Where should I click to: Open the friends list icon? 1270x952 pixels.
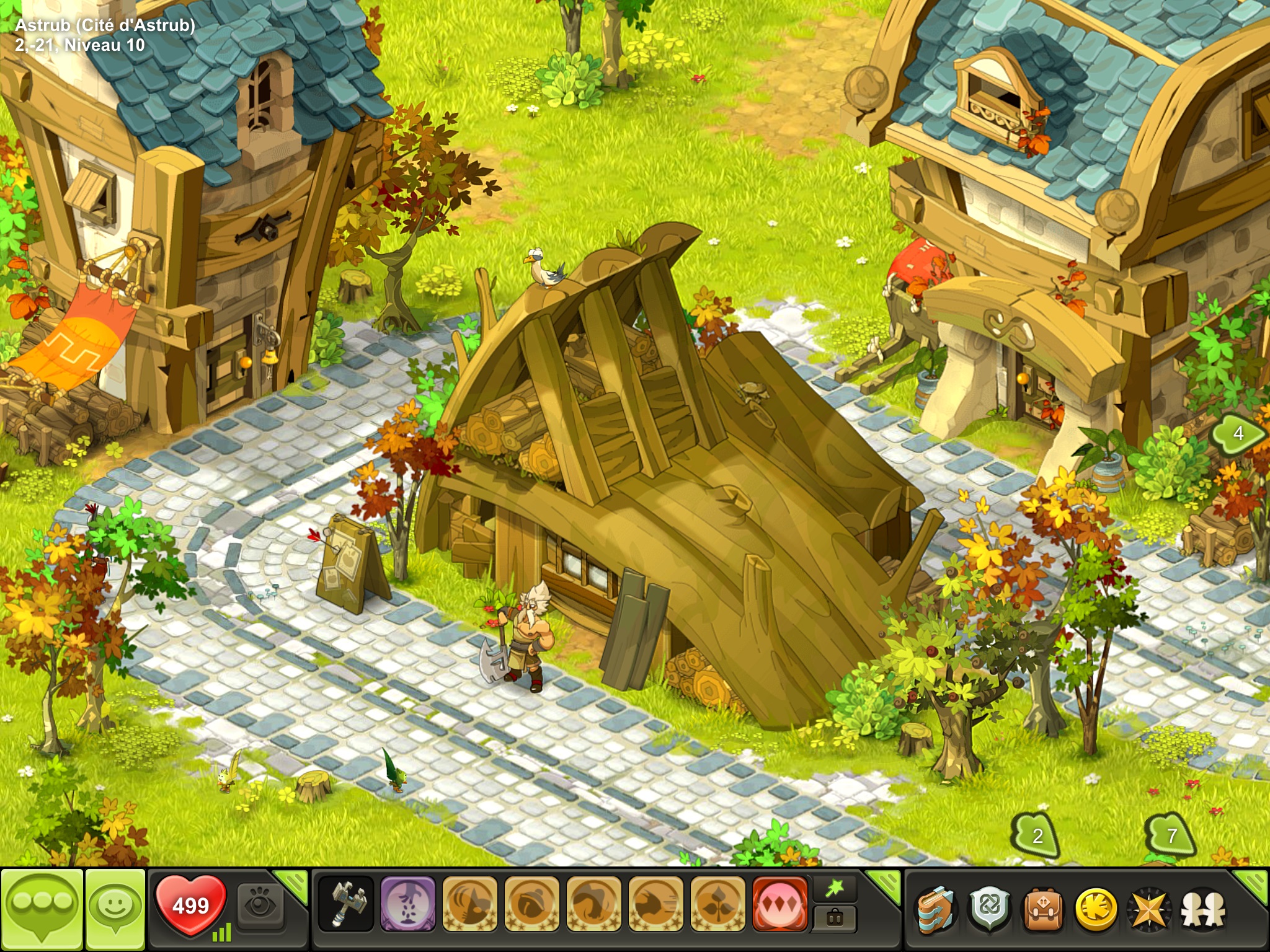coord(1202,910)
